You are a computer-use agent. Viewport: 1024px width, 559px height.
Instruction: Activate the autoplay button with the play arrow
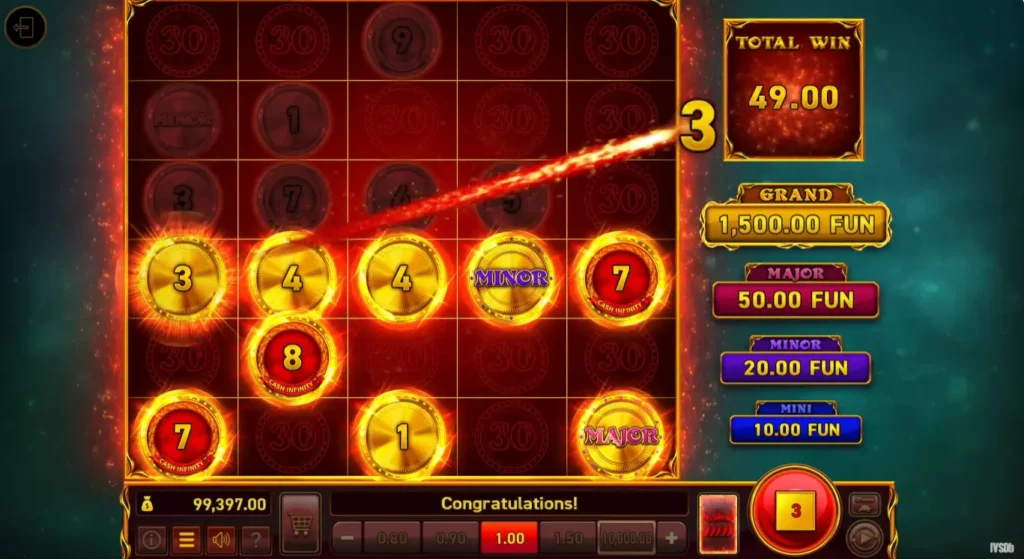tap(864, 537)
